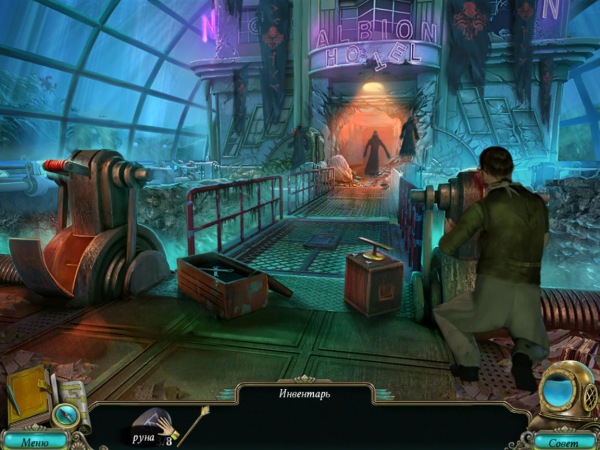This screenshot has height=450, width=600.
Task: Select the руна item in inventory
Action: pyautogui.click(x=150, y=428)
